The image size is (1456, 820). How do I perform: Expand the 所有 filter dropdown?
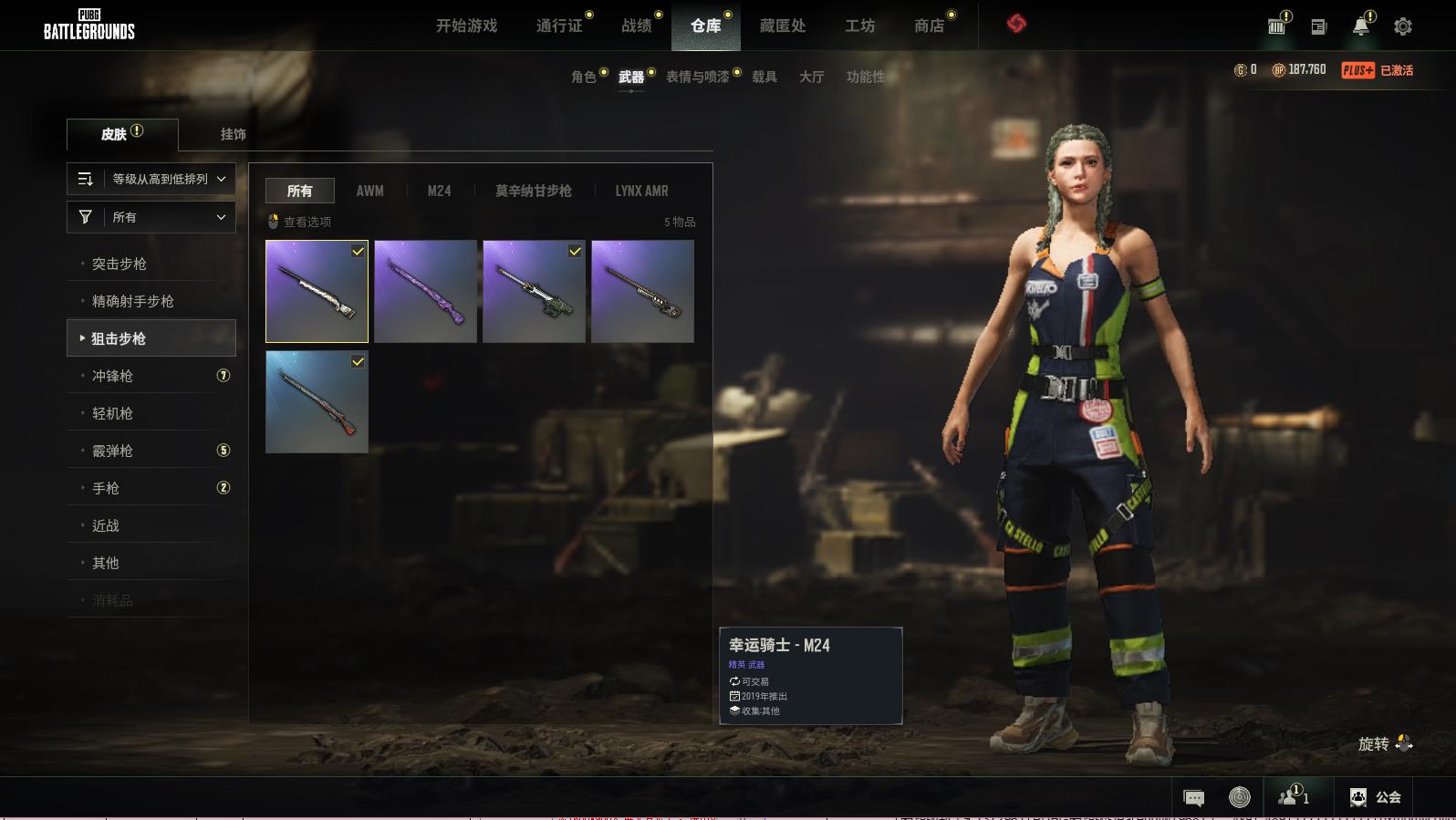[x=151, y=217]
